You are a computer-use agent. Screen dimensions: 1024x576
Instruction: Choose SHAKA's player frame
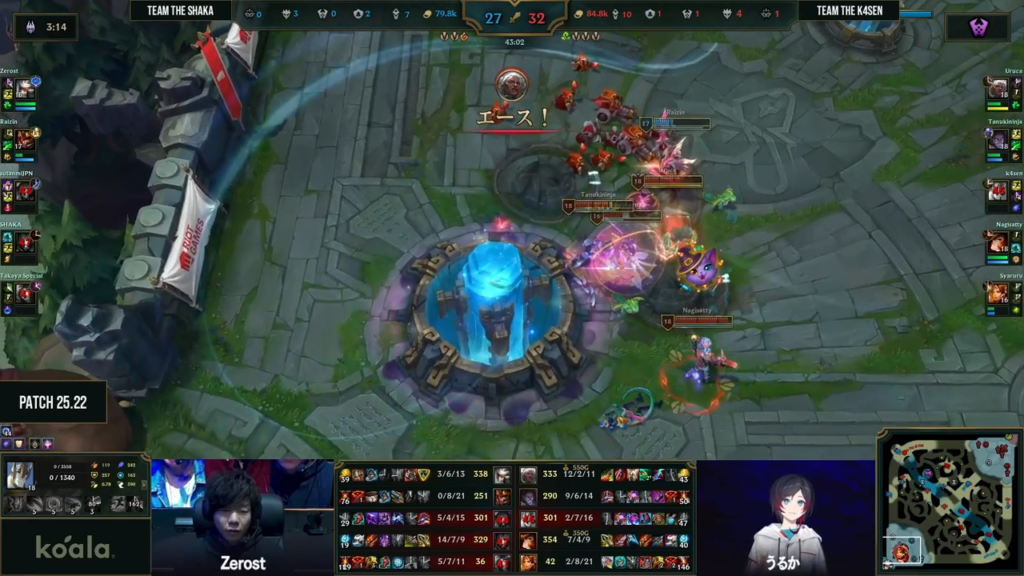[20, 240]
